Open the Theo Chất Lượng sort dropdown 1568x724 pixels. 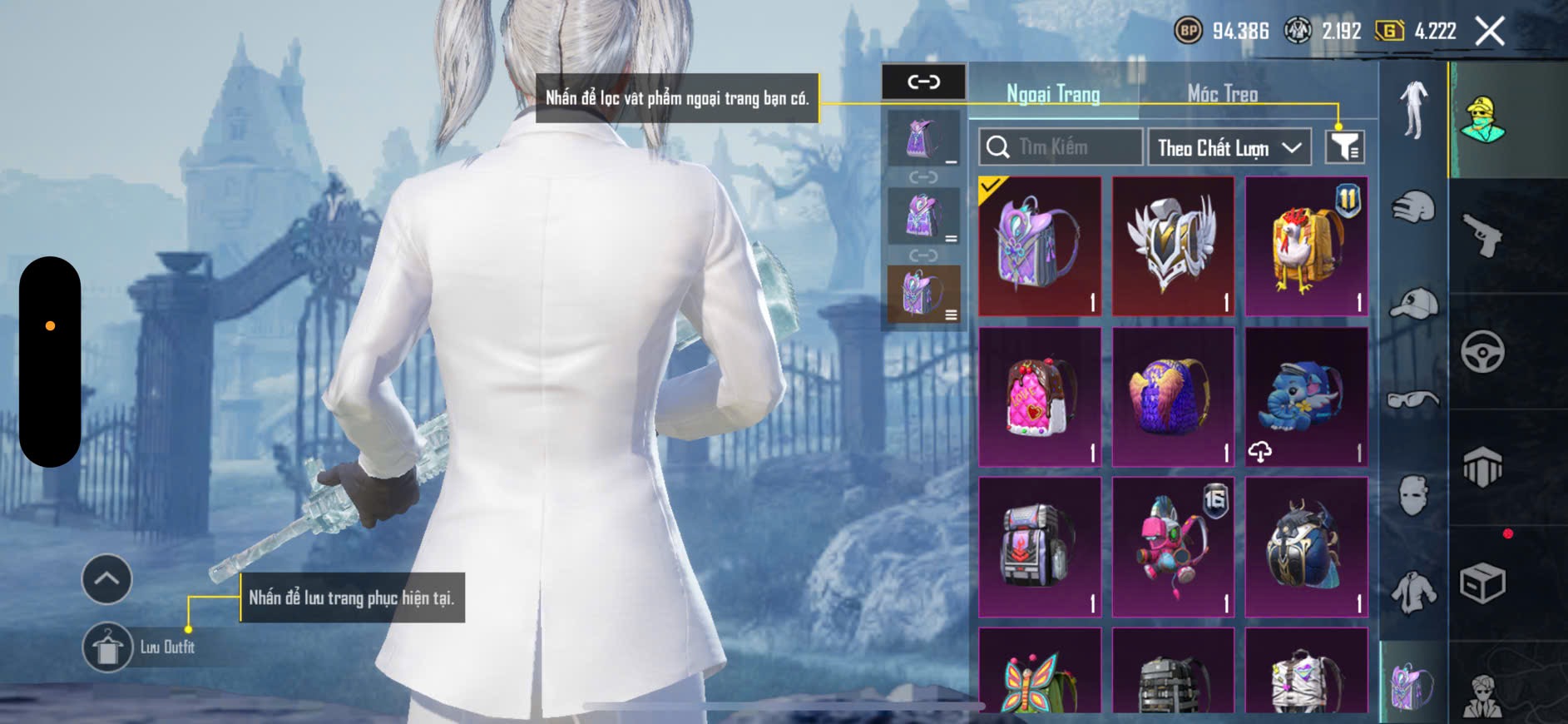click(x=1229, y=148)
